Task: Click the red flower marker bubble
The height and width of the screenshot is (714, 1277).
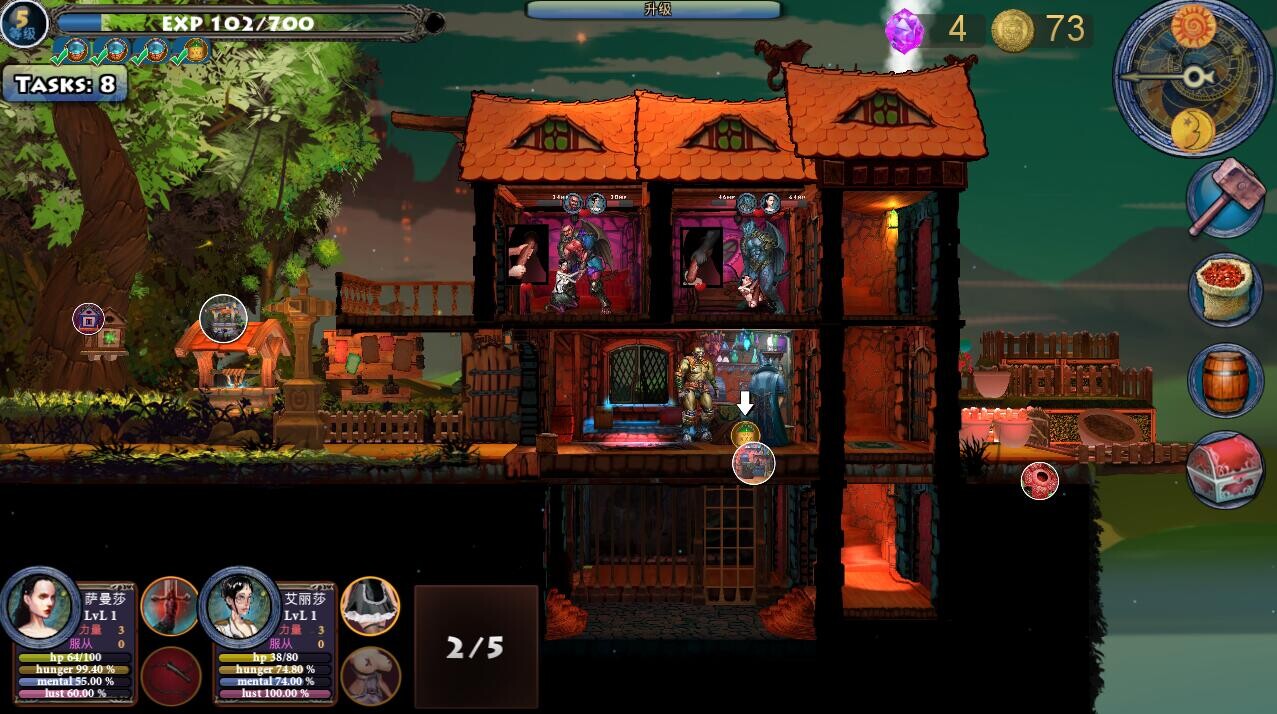Action: tap(1040, 481)
